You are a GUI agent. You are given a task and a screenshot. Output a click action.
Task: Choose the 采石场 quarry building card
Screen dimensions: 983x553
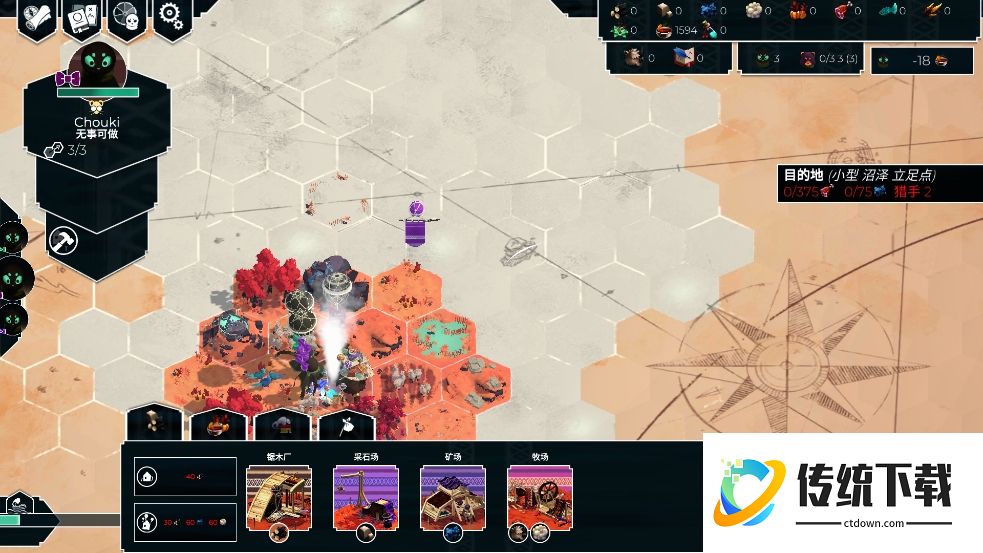pyautogui.click(x=365, y=497)
